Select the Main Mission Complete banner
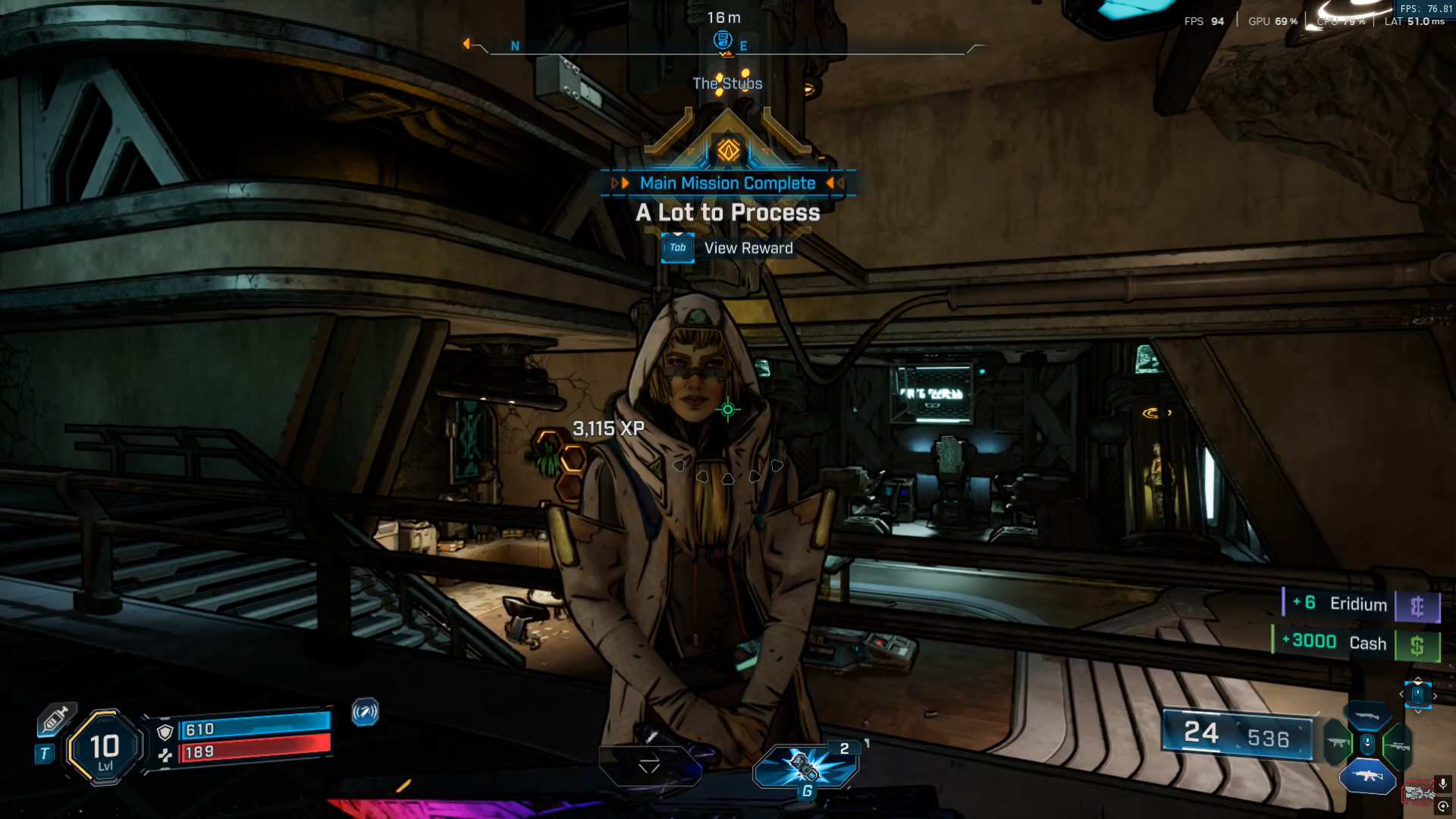The height and width of the screenshot is (819, 1456). 727,184
